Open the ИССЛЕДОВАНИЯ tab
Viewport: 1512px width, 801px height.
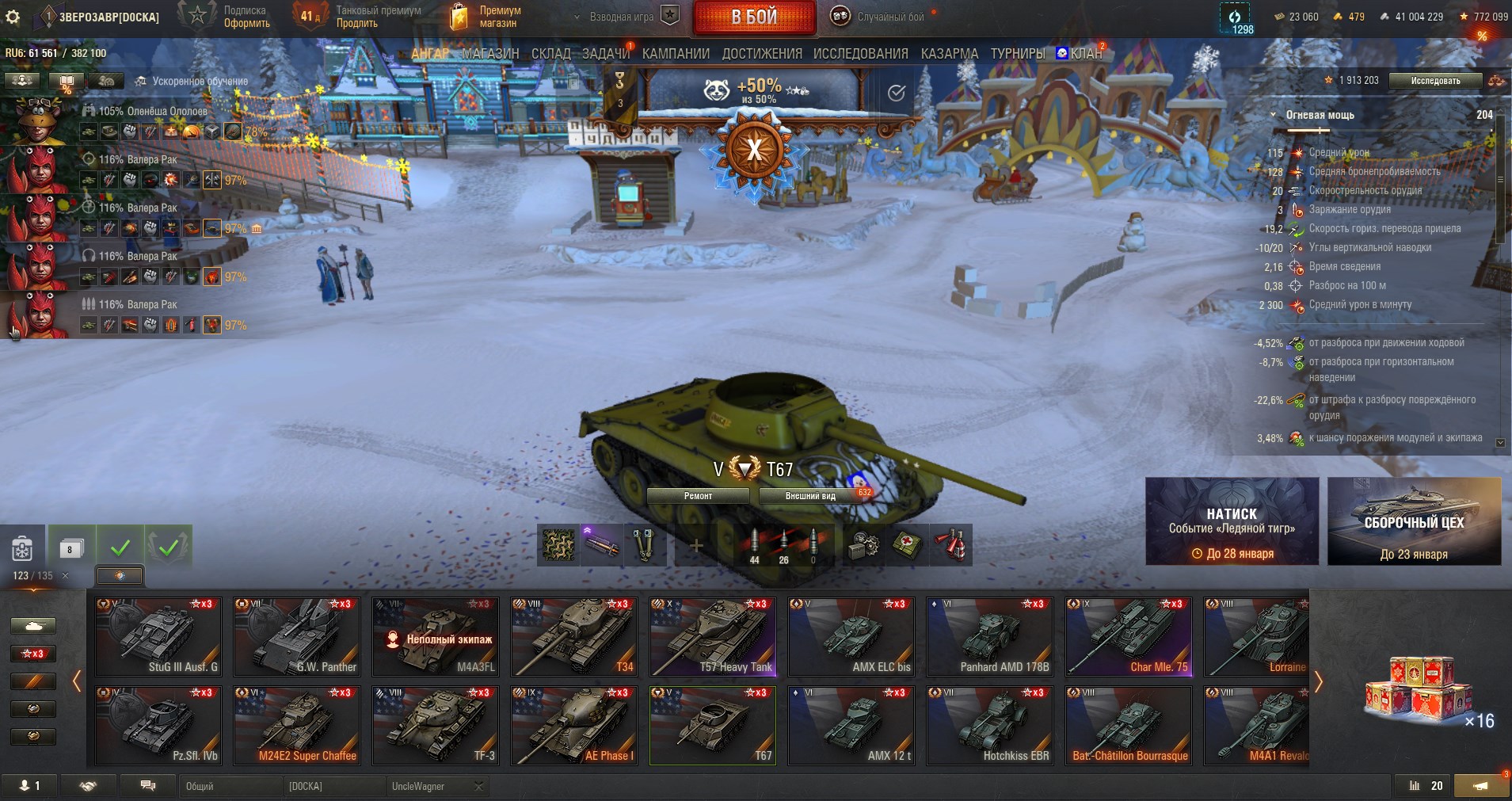click(860, 52)
